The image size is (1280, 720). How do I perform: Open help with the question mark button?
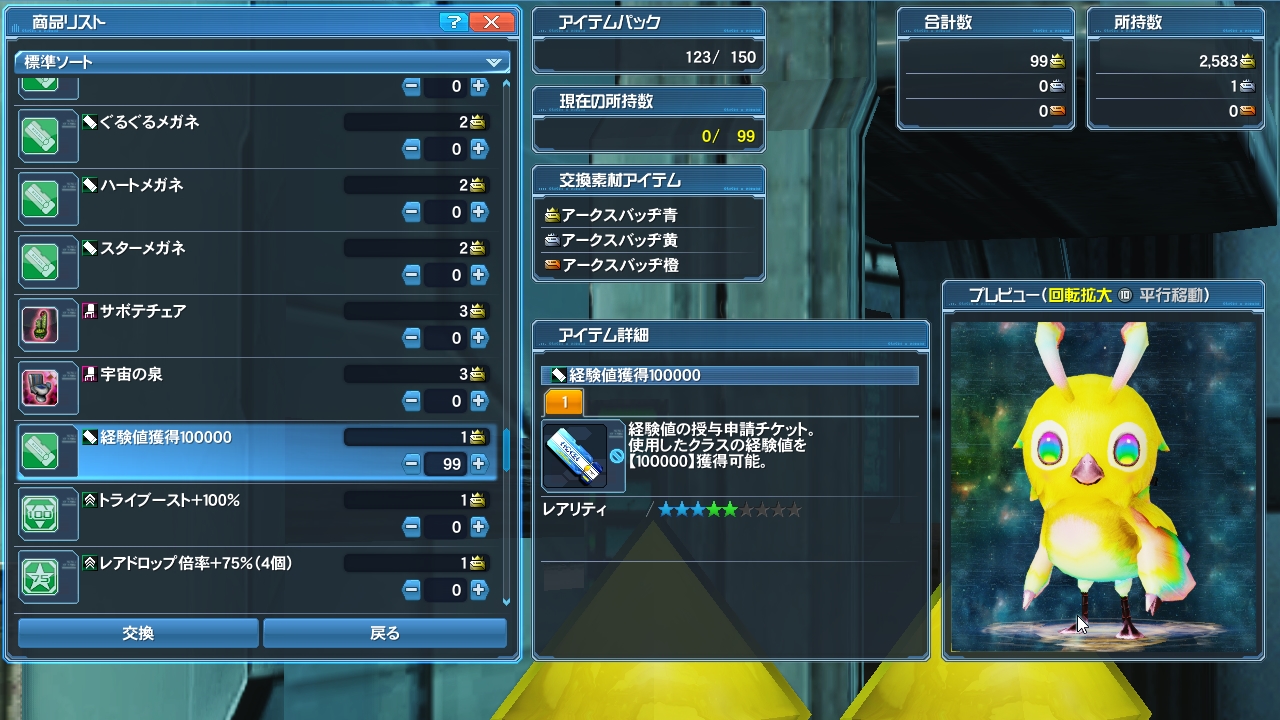pyautogui.click(x=454, y=22)
